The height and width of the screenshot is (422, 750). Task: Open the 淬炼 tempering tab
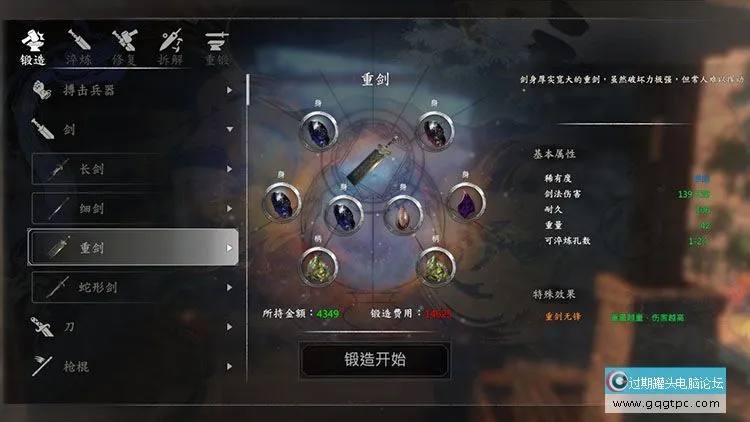pos(79,47)
